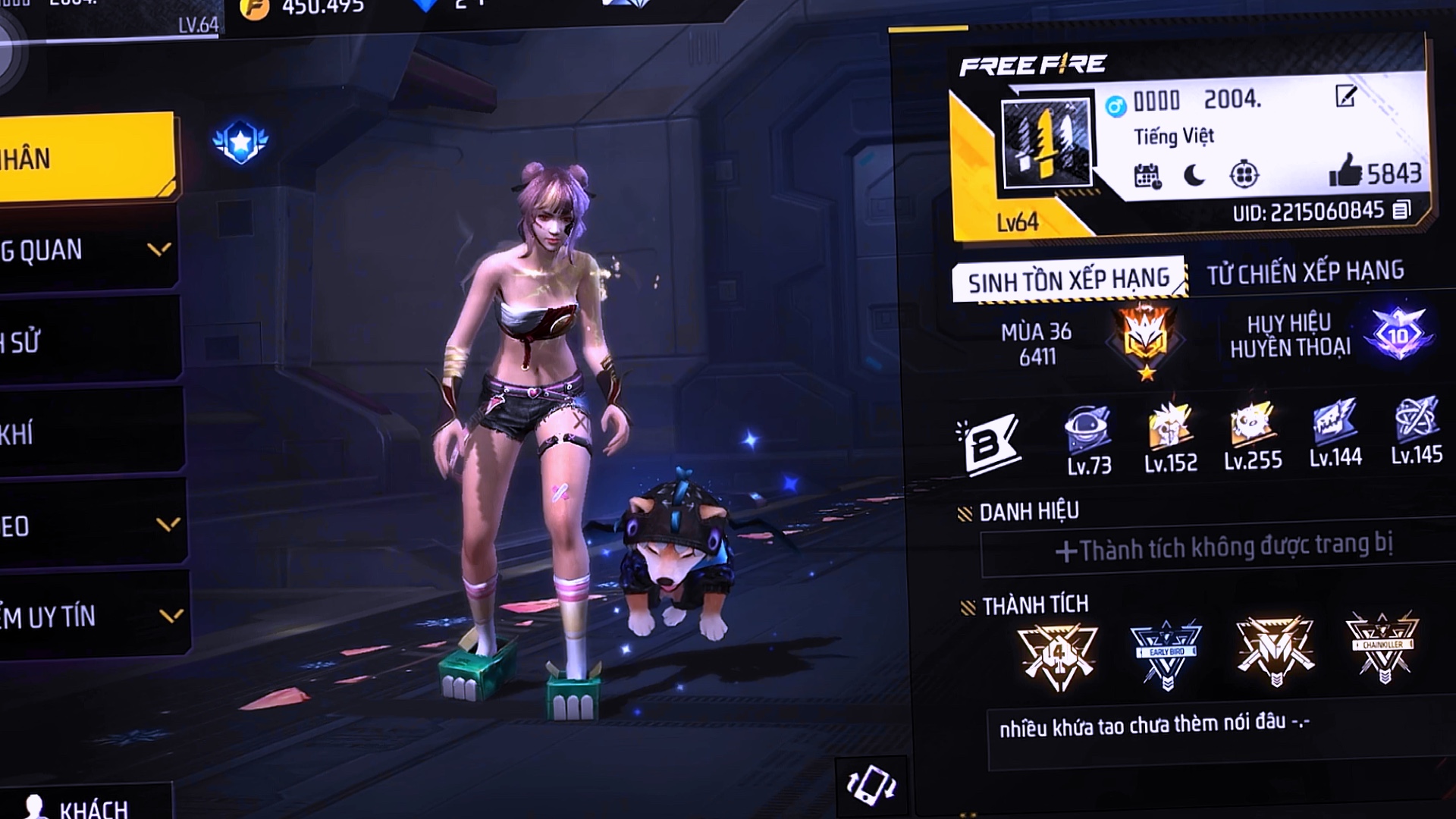Open the player avatar picture
Viewport: 1456px width, 819px height.
1046,143
